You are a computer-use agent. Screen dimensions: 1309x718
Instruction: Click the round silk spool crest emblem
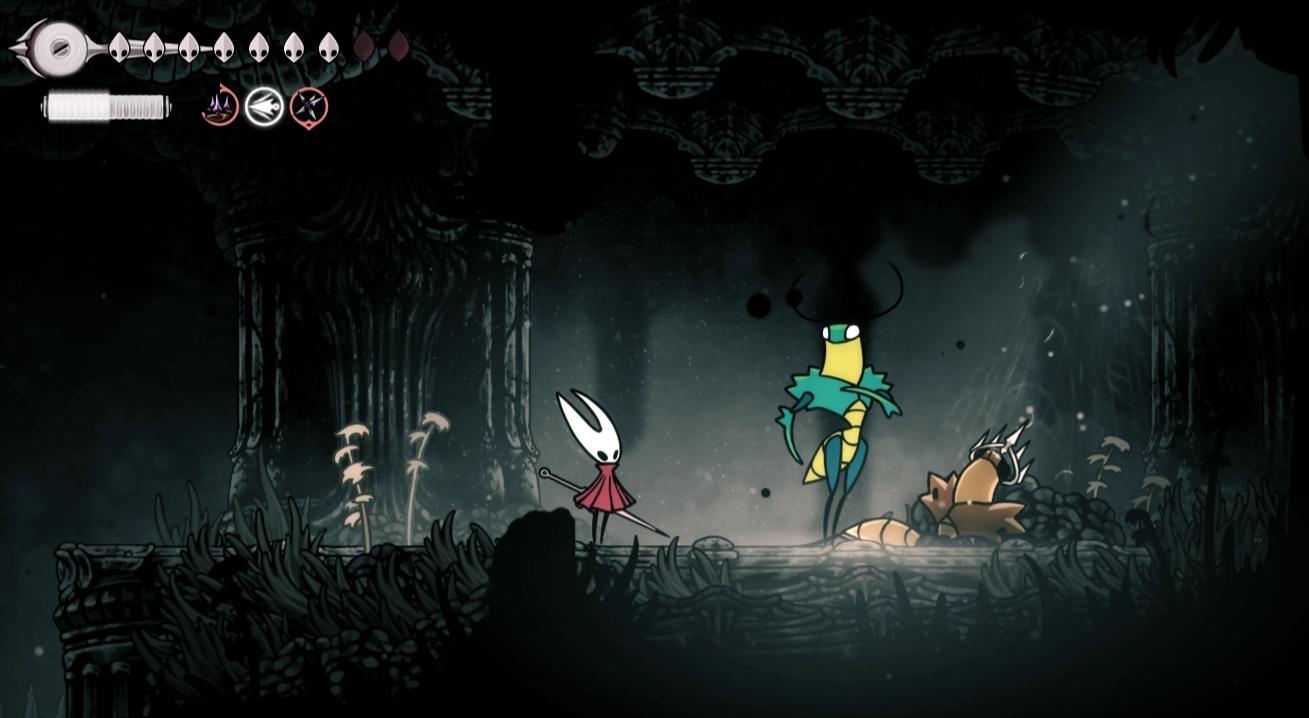pos(60,46)
